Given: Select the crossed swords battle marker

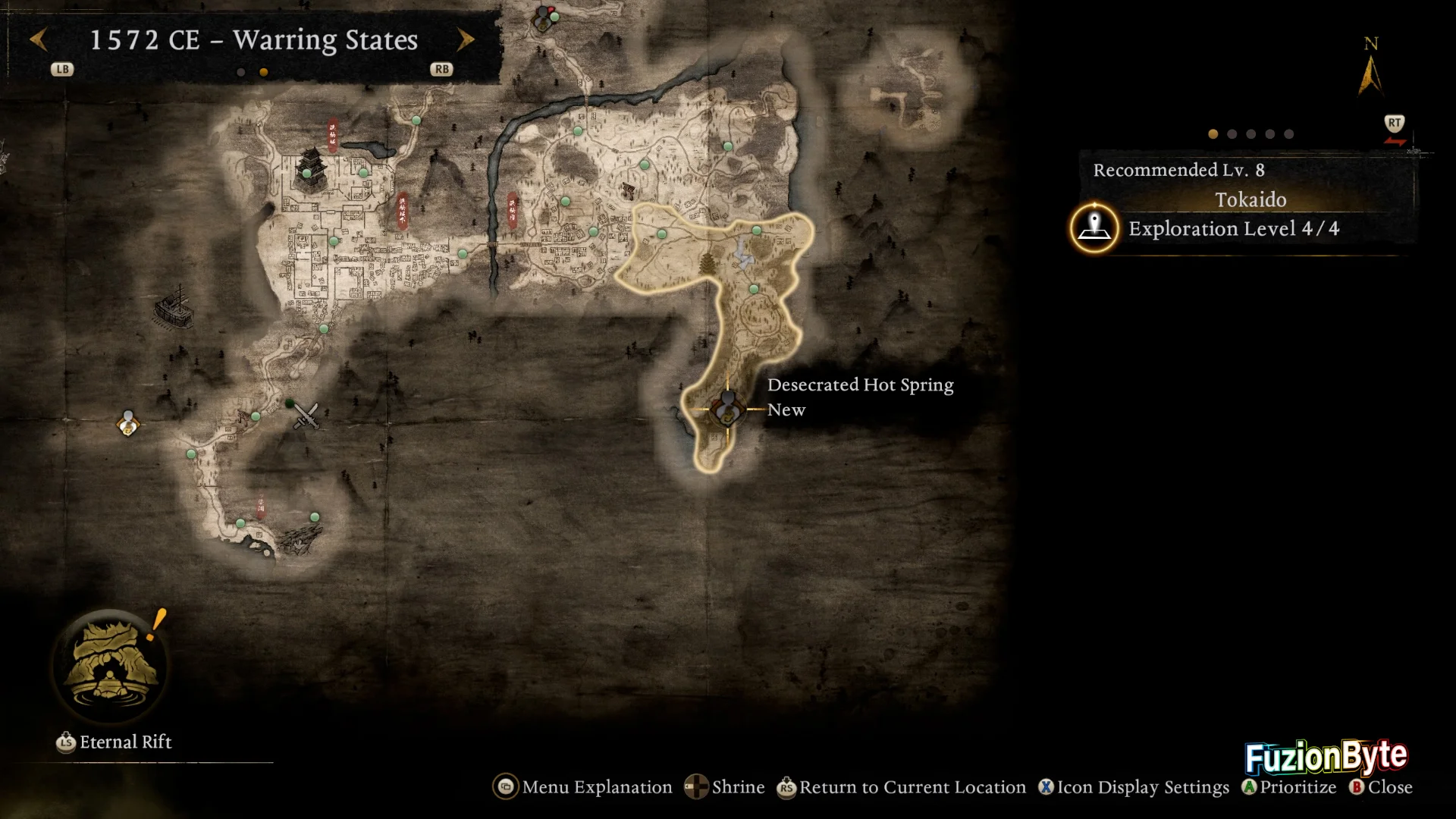Looking at the screenshot, I should 306,416.
